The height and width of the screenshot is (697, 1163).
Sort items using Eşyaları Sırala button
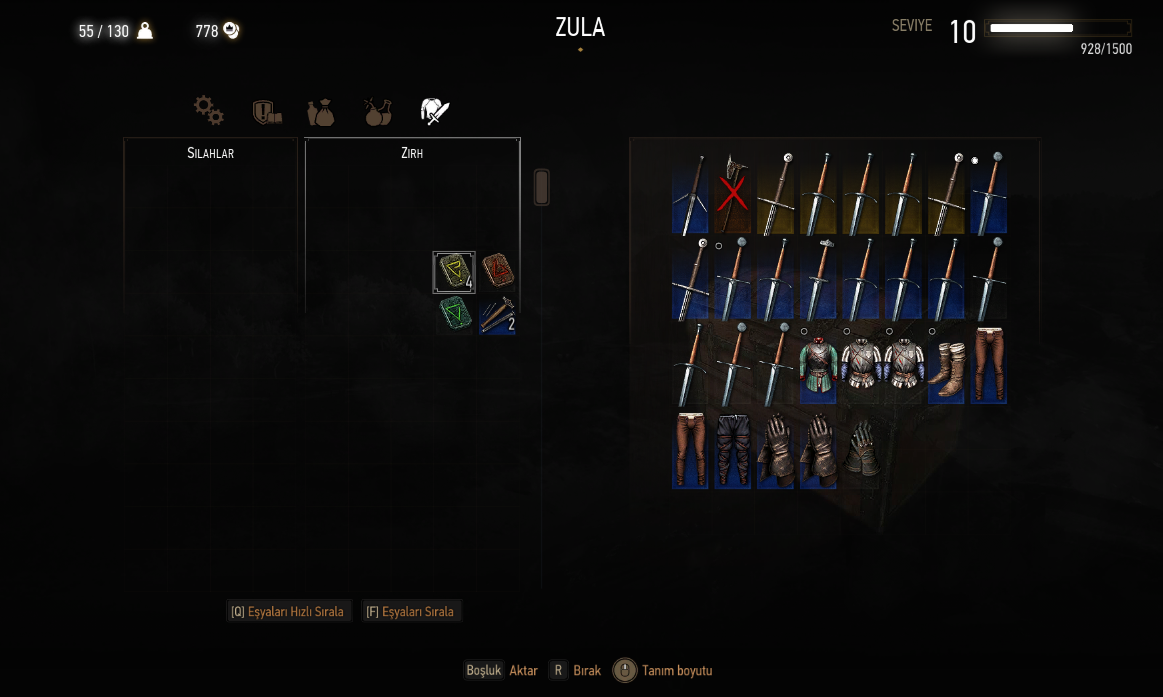[411, 611]
